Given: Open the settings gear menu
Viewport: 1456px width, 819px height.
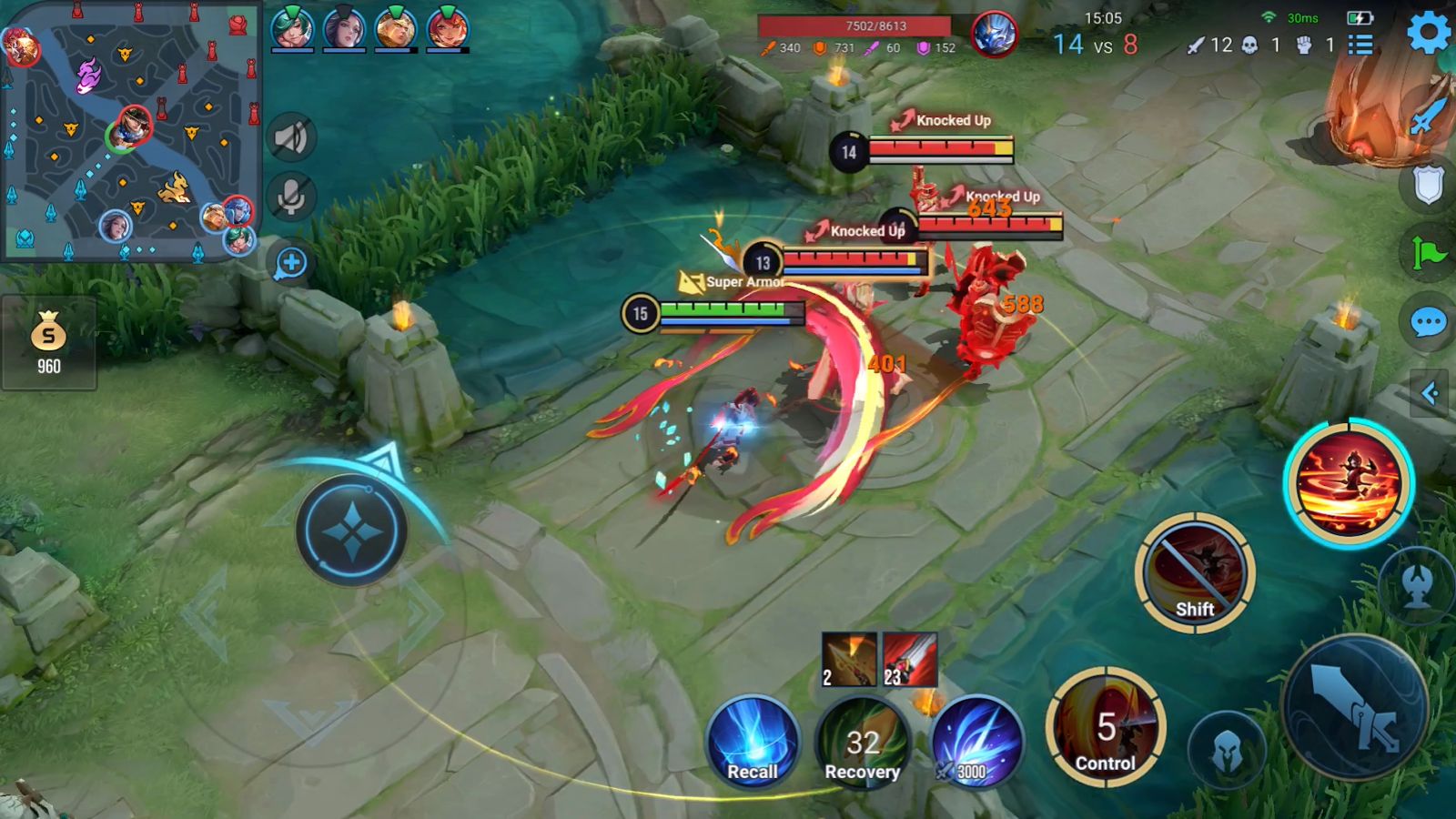Looking at the screenshot, I should [x=1428, y=34].
